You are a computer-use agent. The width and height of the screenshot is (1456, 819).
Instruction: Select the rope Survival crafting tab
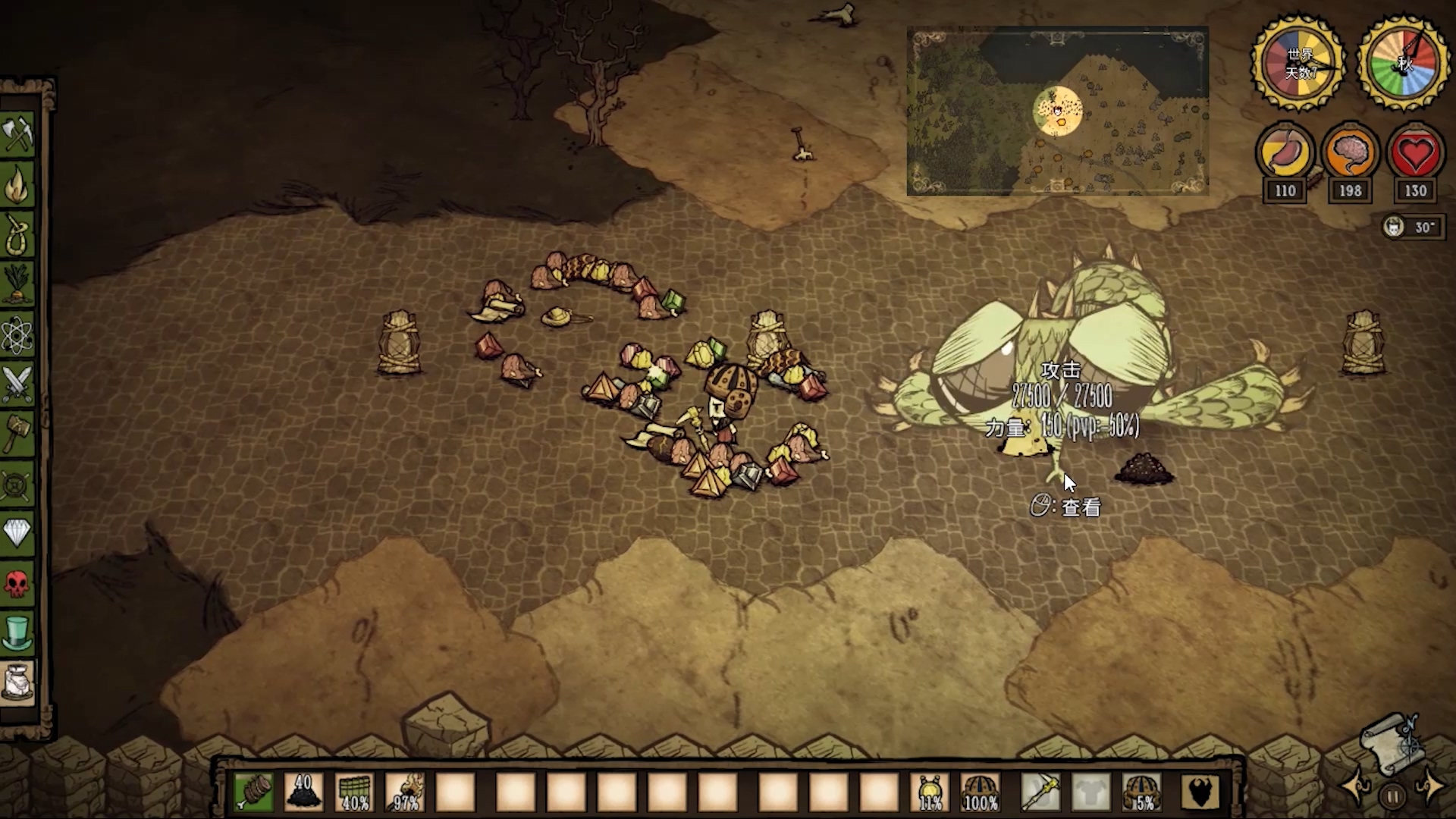18,234
